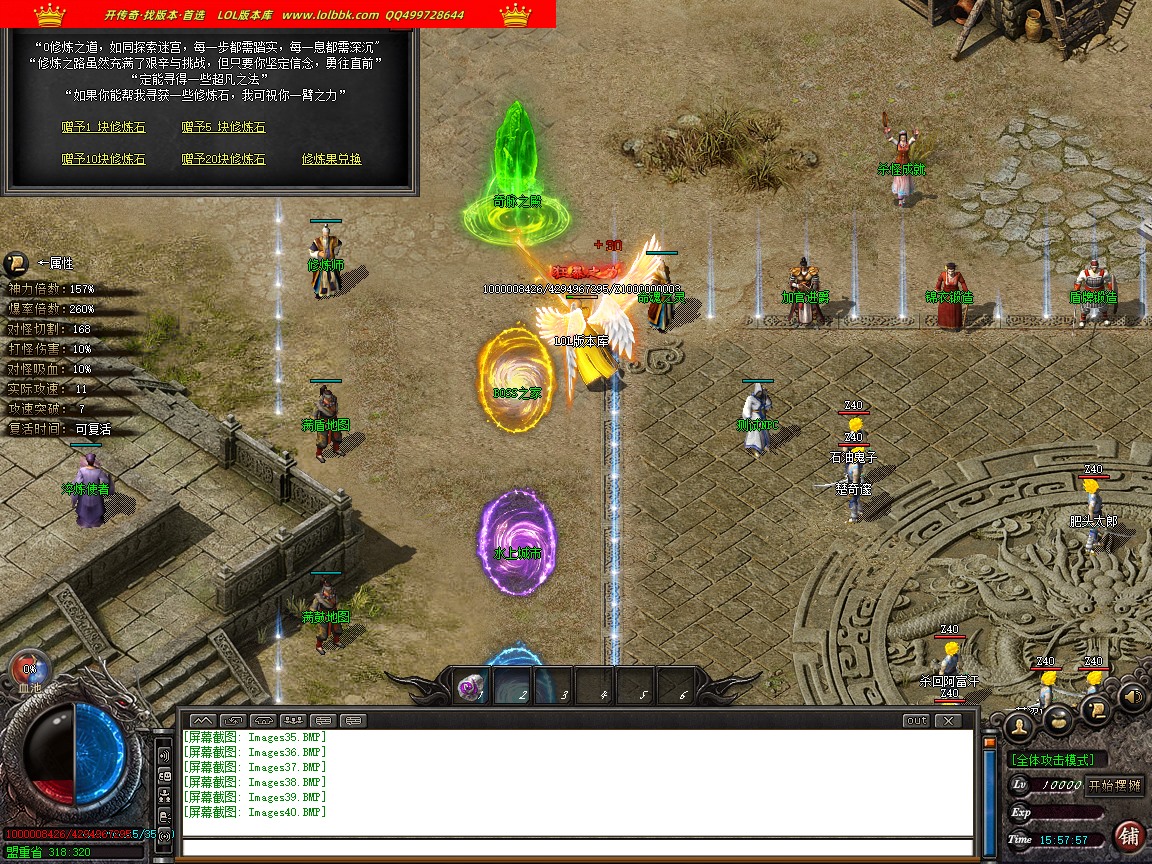Screen dimensions: 1152x864
Task: Click the mountain-shaped chat toolbar button
Action: coord(202,720)
